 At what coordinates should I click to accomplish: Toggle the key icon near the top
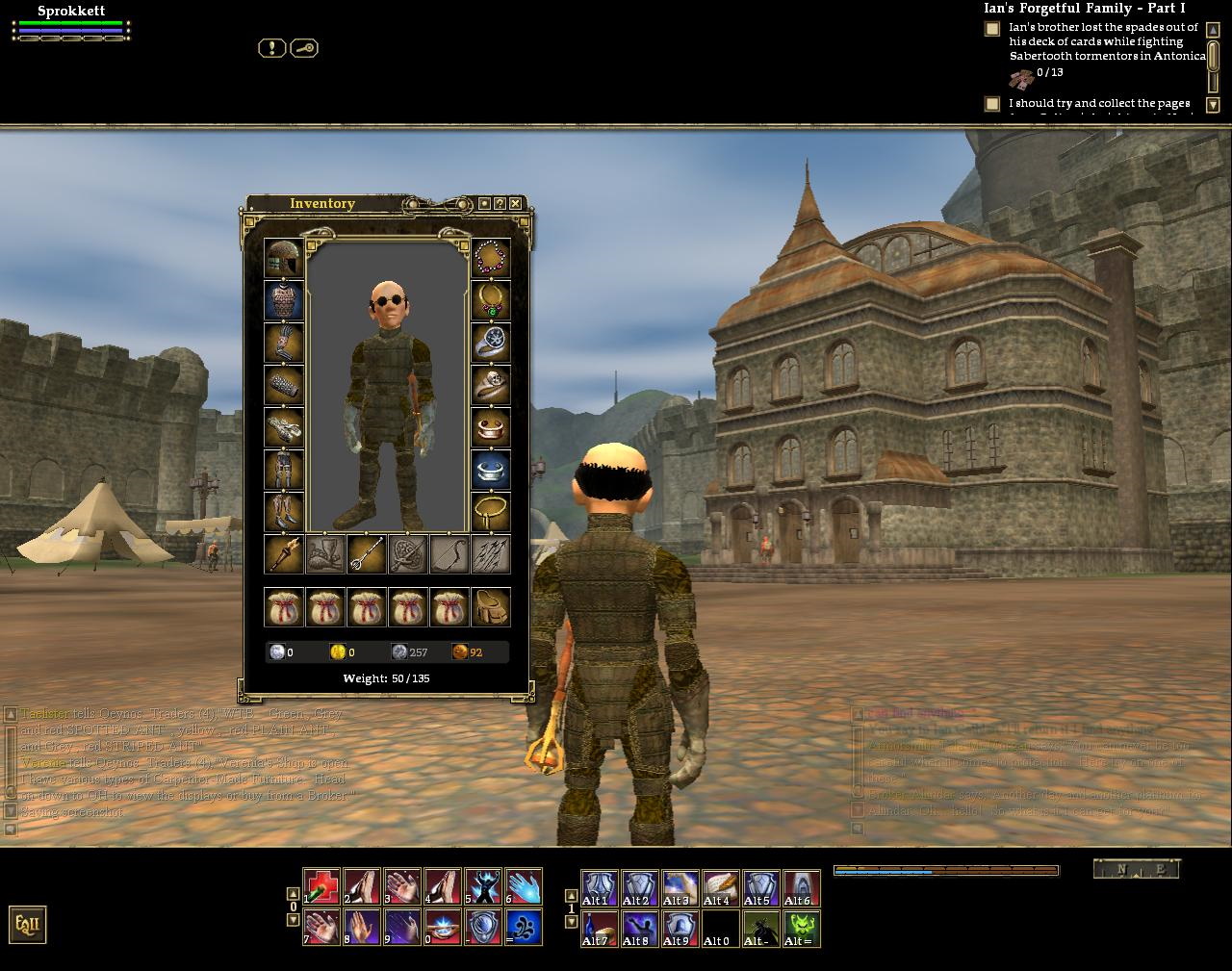304,48
